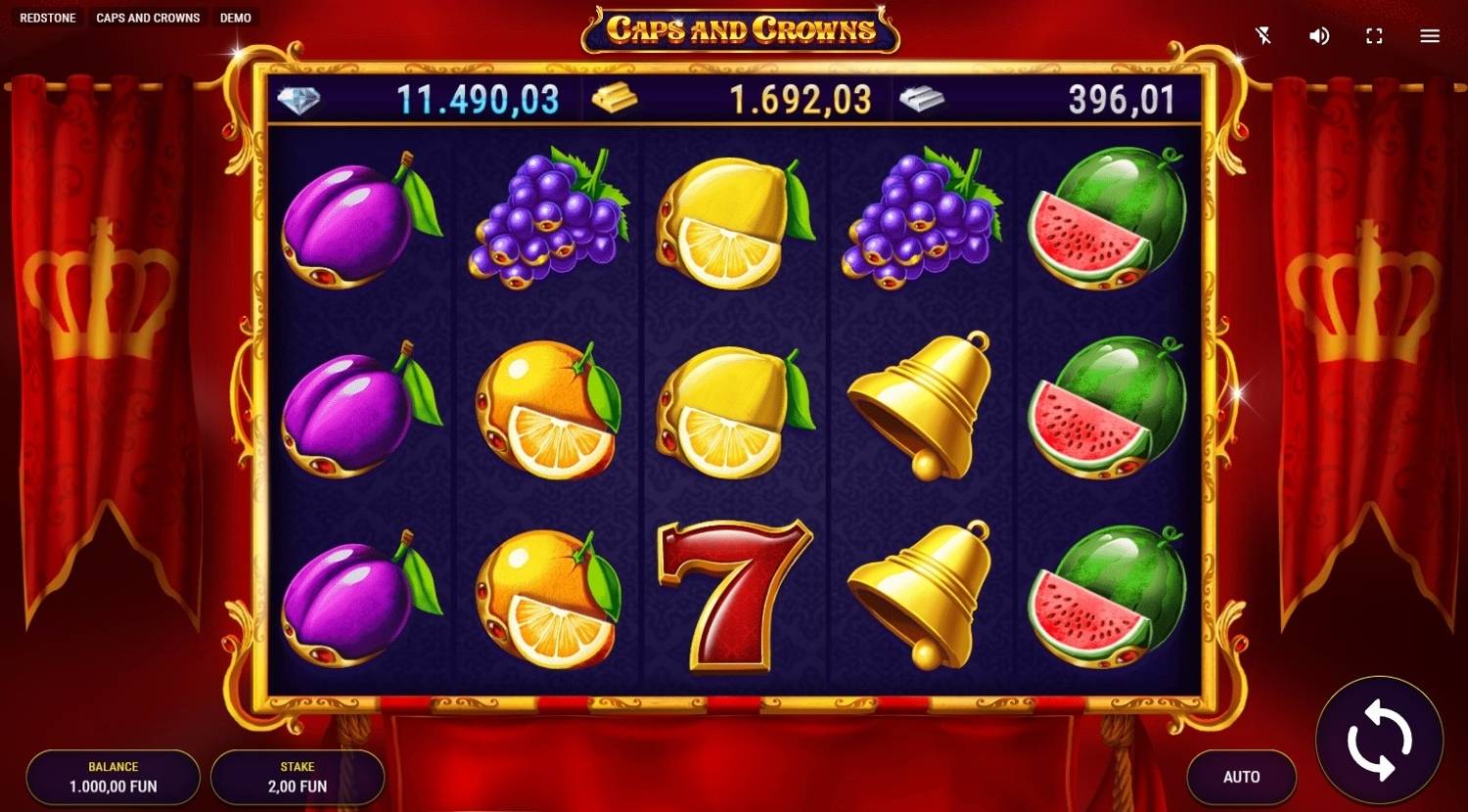
Task: Expand the hamburger settings menu
Action: 1428,35
